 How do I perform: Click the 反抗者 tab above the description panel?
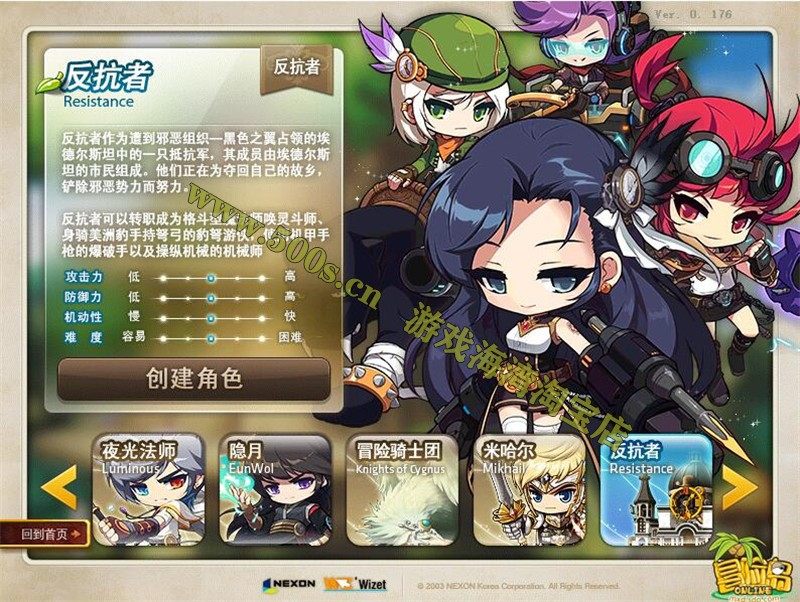(296, 68)
